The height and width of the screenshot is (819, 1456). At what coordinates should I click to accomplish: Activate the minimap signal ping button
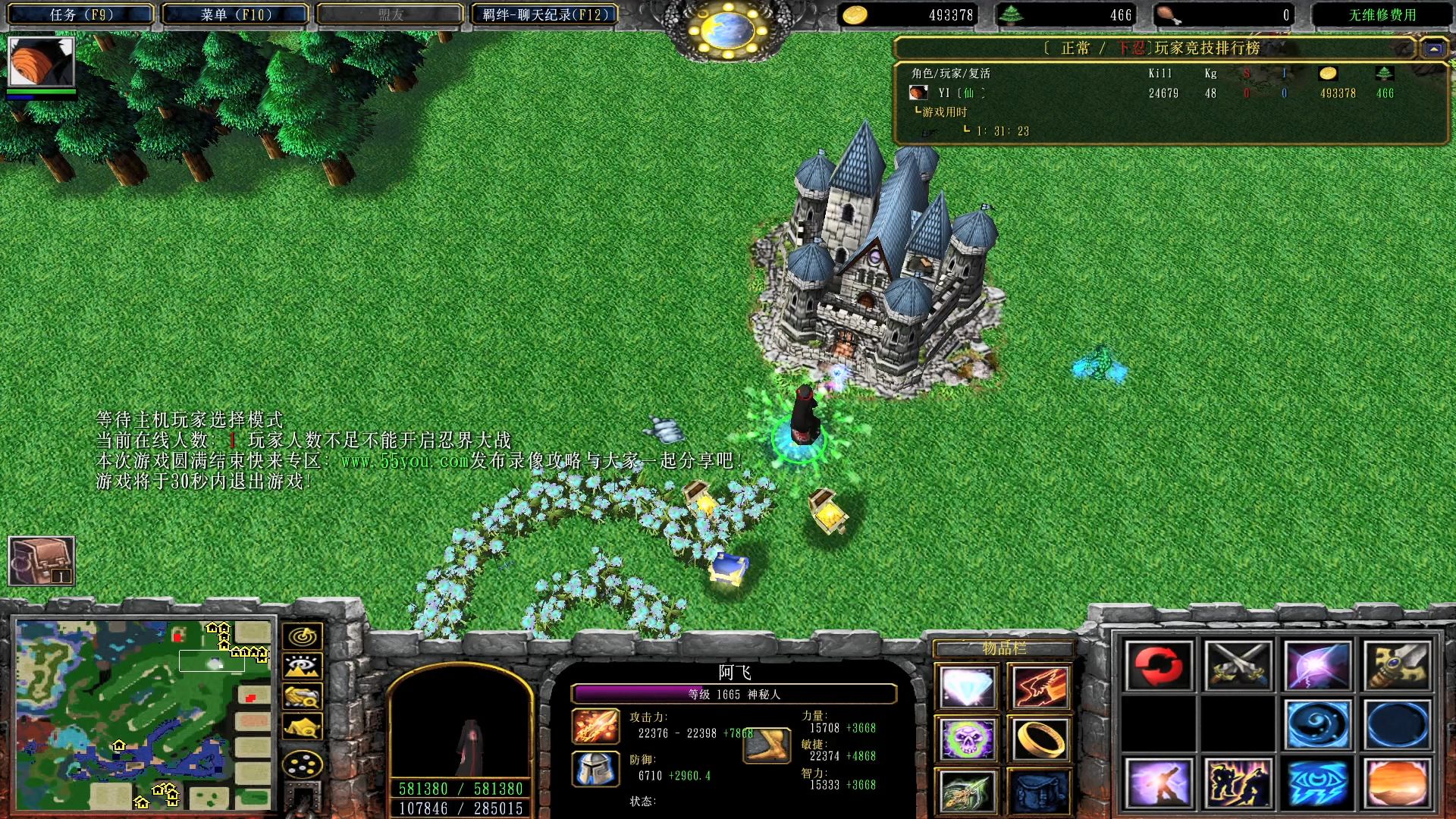302,635
